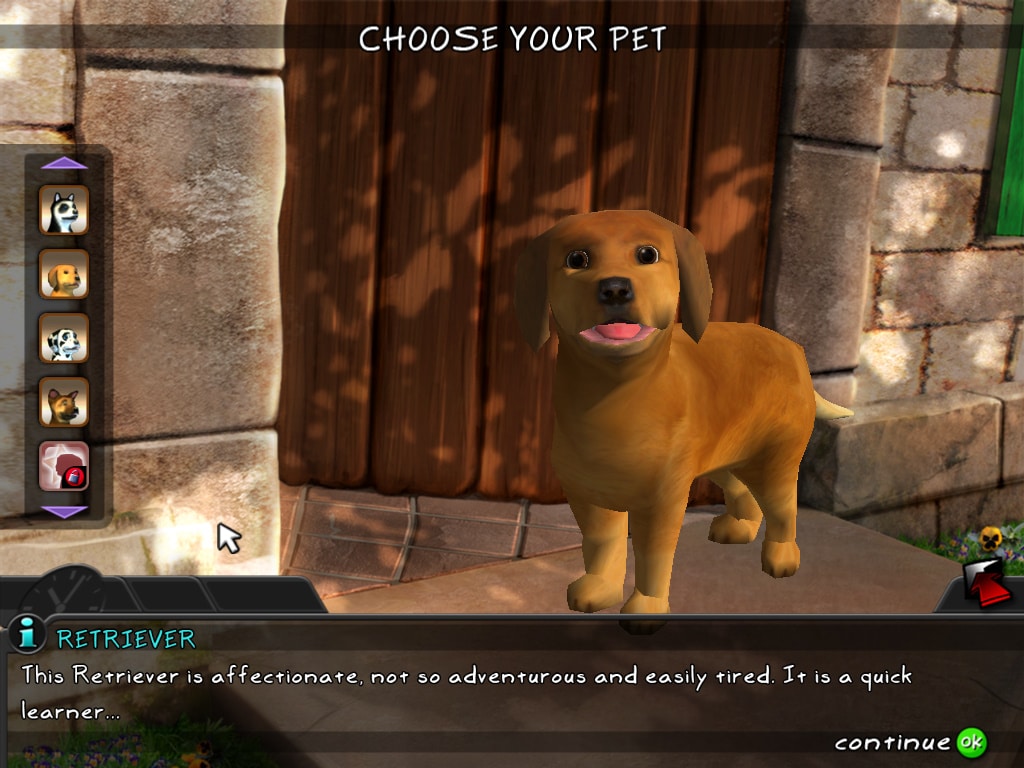Screen dimensions: 1024x768
Task: Click the purple down arrow in pet list
Action: [64, 512]
